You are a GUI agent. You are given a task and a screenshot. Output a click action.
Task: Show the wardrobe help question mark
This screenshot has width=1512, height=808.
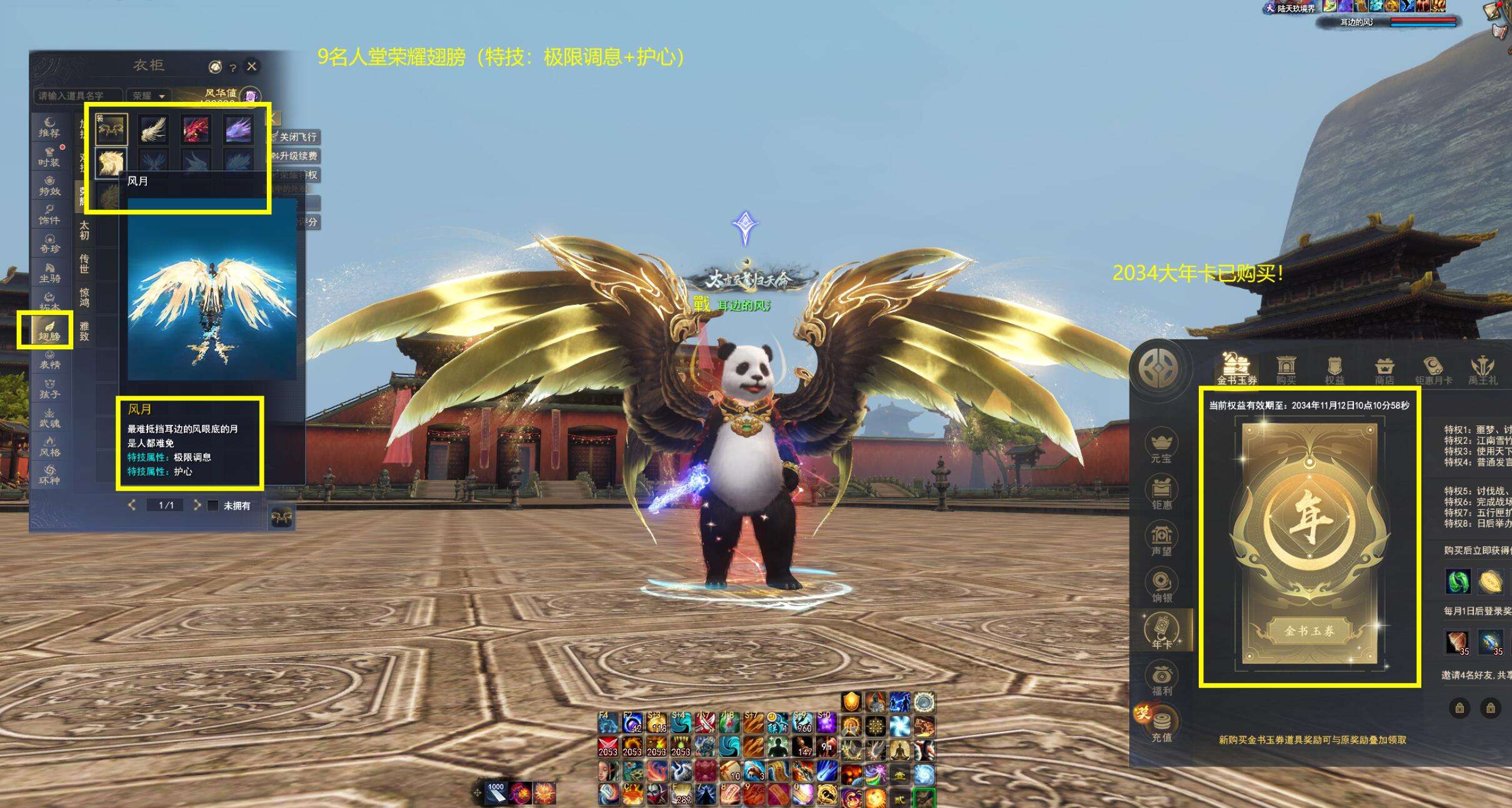(233, 67)
